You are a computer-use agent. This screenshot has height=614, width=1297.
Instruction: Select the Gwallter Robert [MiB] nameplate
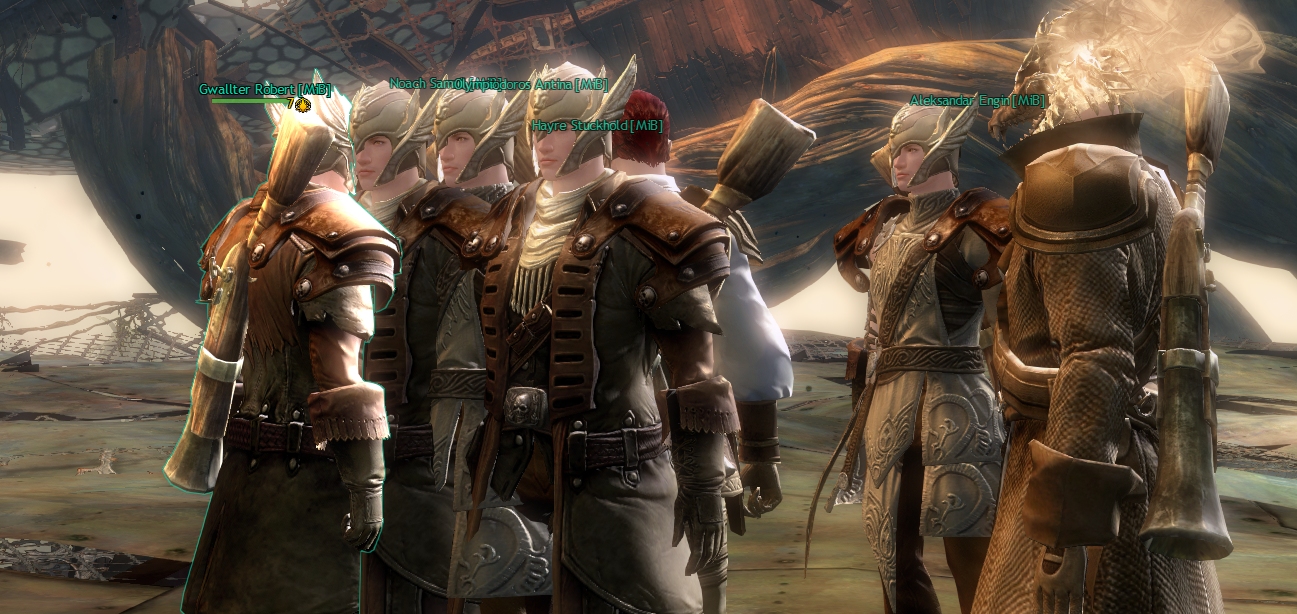pyautogui.click(x=264, y=89)
